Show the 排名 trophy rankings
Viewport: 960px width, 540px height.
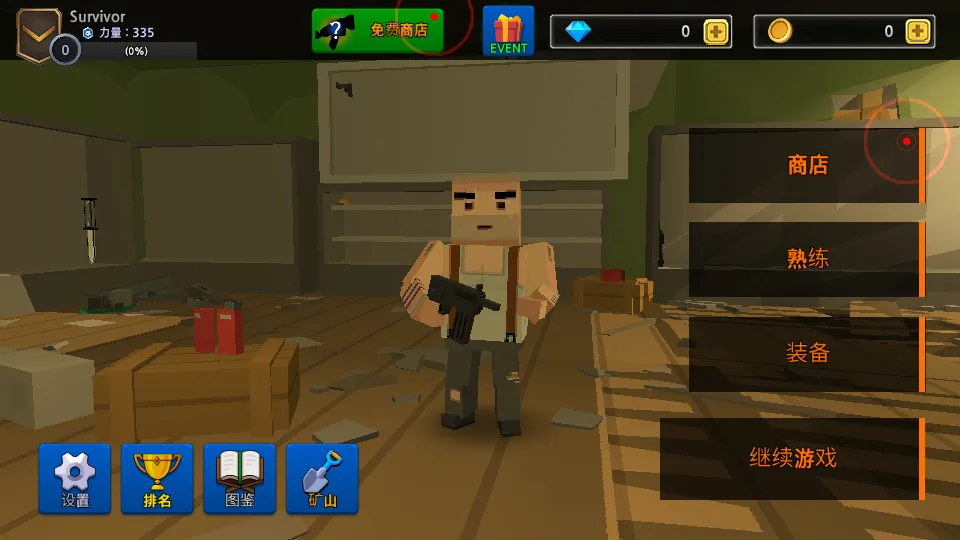click(x=157, y=479)
